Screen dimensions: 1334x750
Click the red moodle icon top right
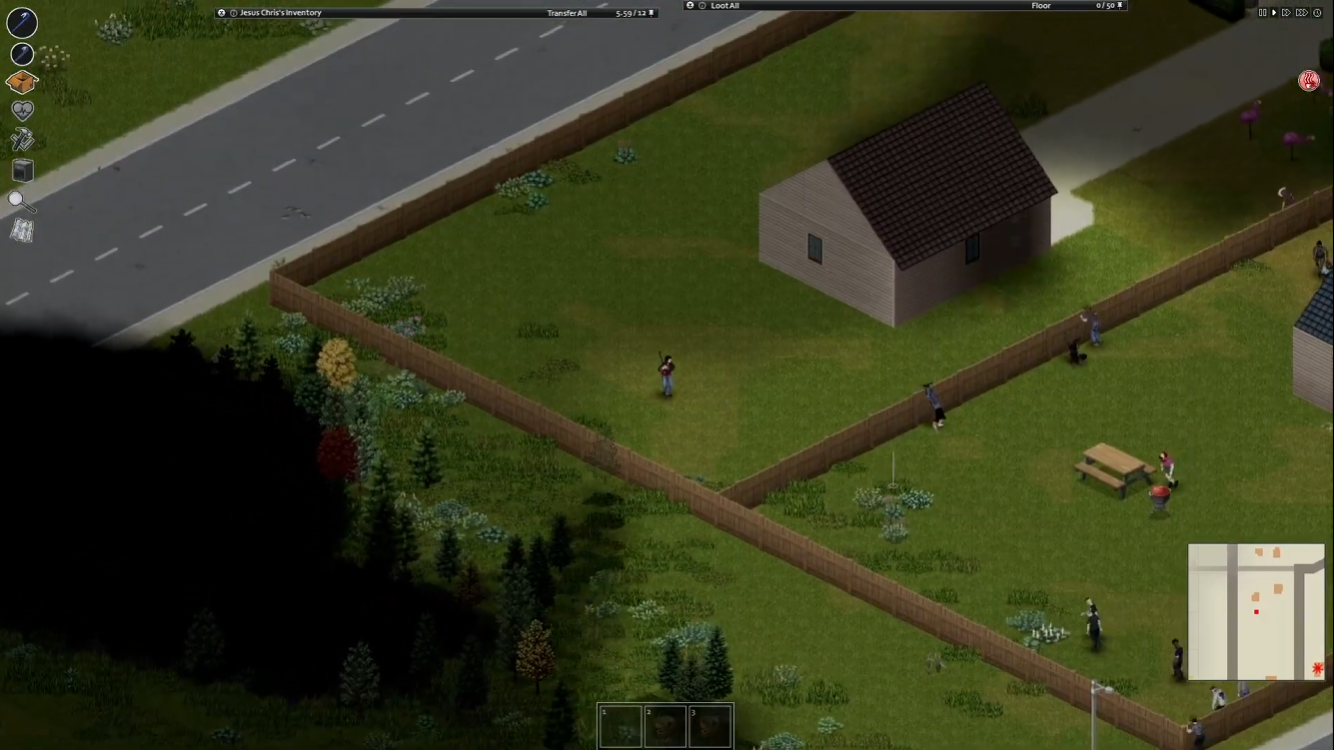click(1307, 80)
